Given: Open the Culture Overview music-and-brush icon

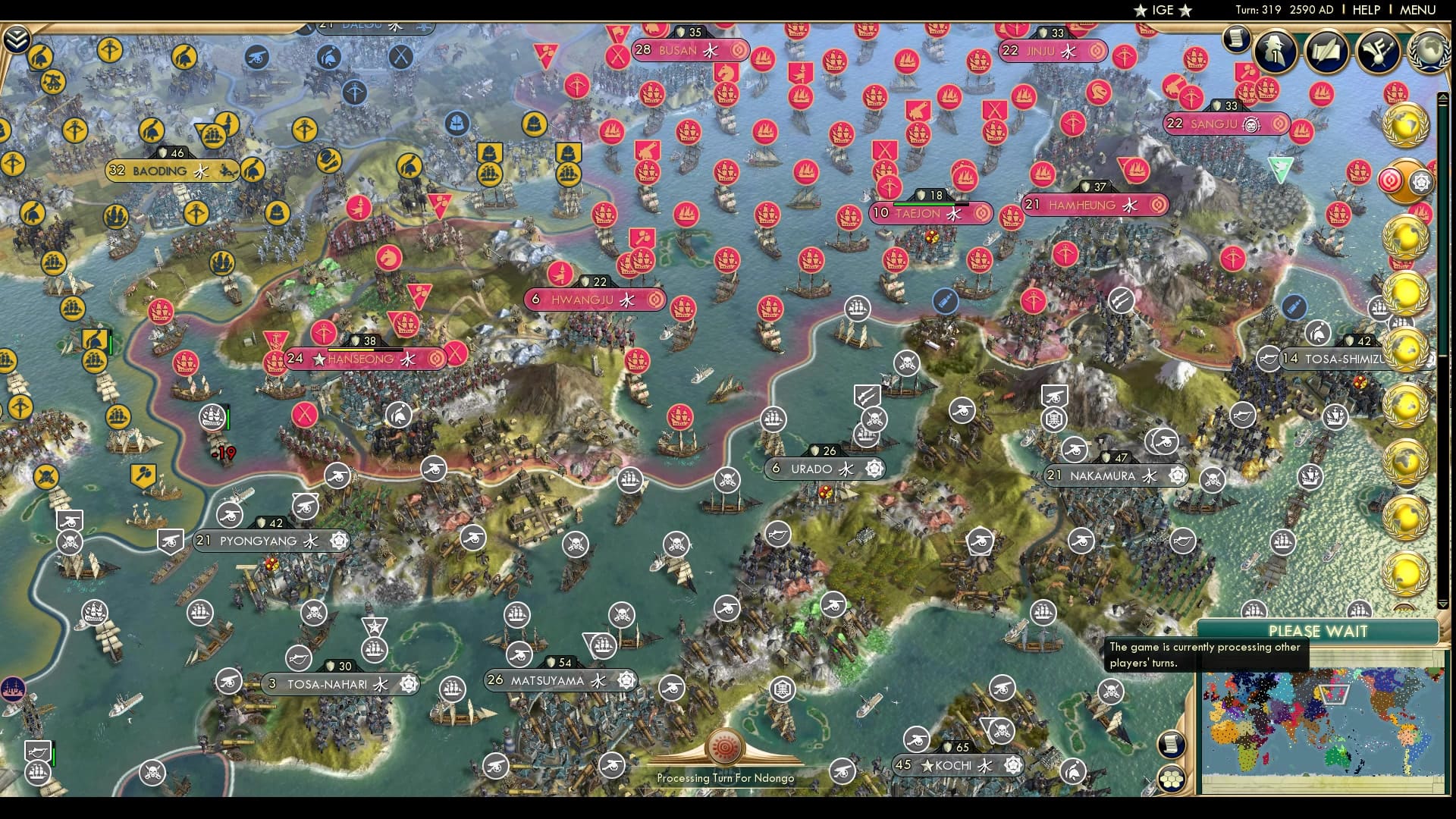Looking at the screenshot, I should coord(1378,52).
